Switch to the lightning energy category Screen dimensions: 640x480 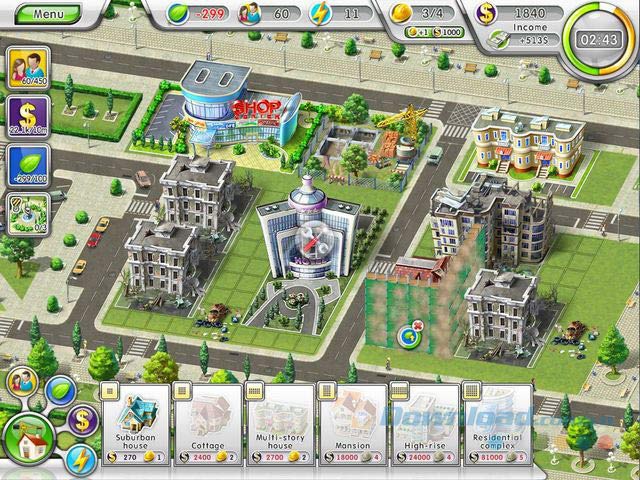pos(80,458)
